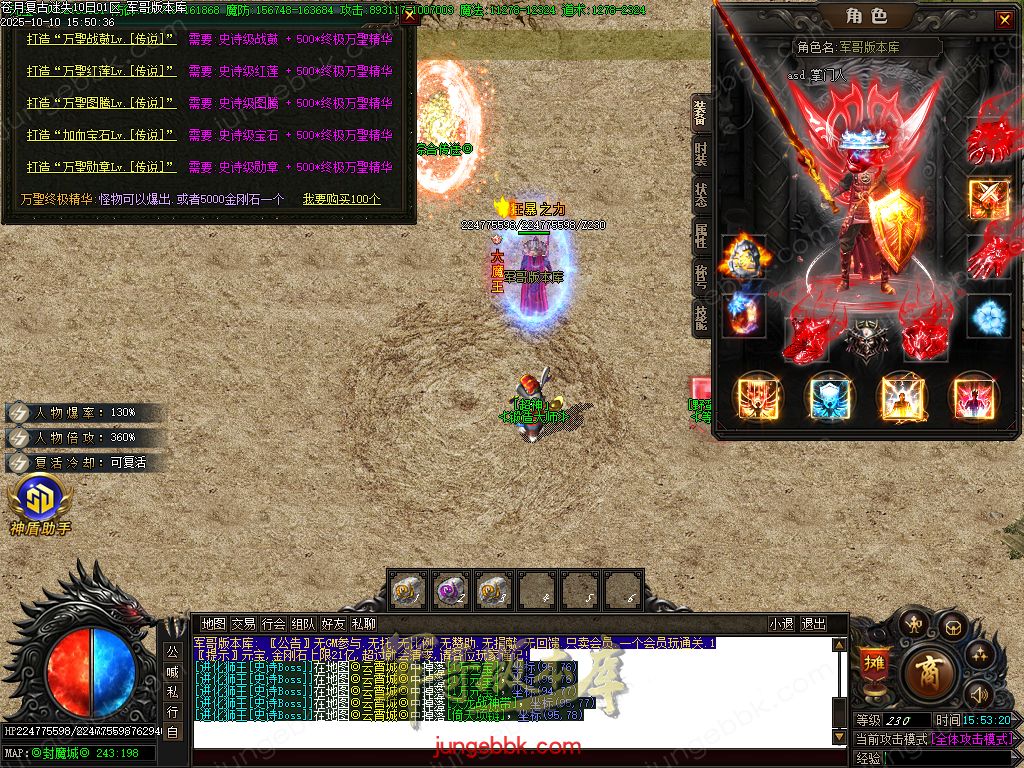Select the 万圣图腾 forging link
Viewport: 1024px width, 768px height.
(x=102, y=103)
